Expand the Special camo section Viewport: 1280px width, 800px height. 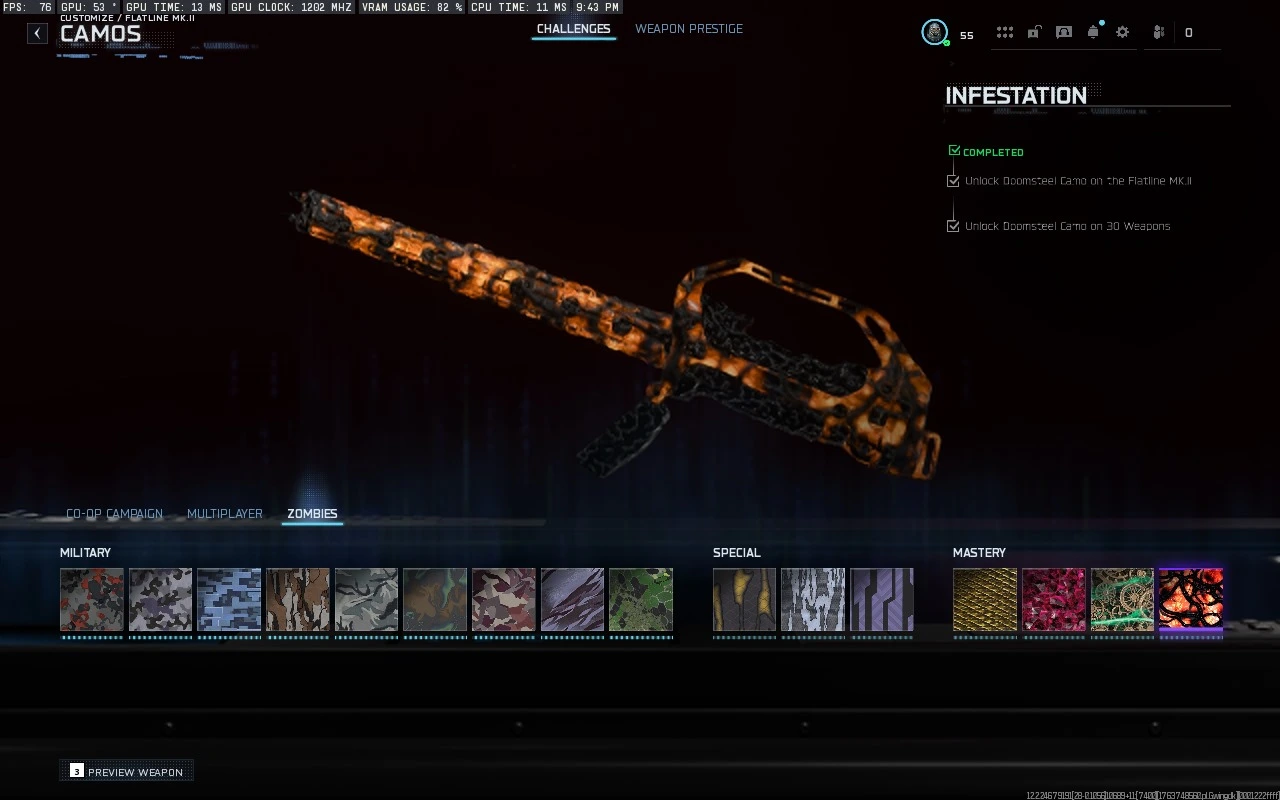coord(738,552)
